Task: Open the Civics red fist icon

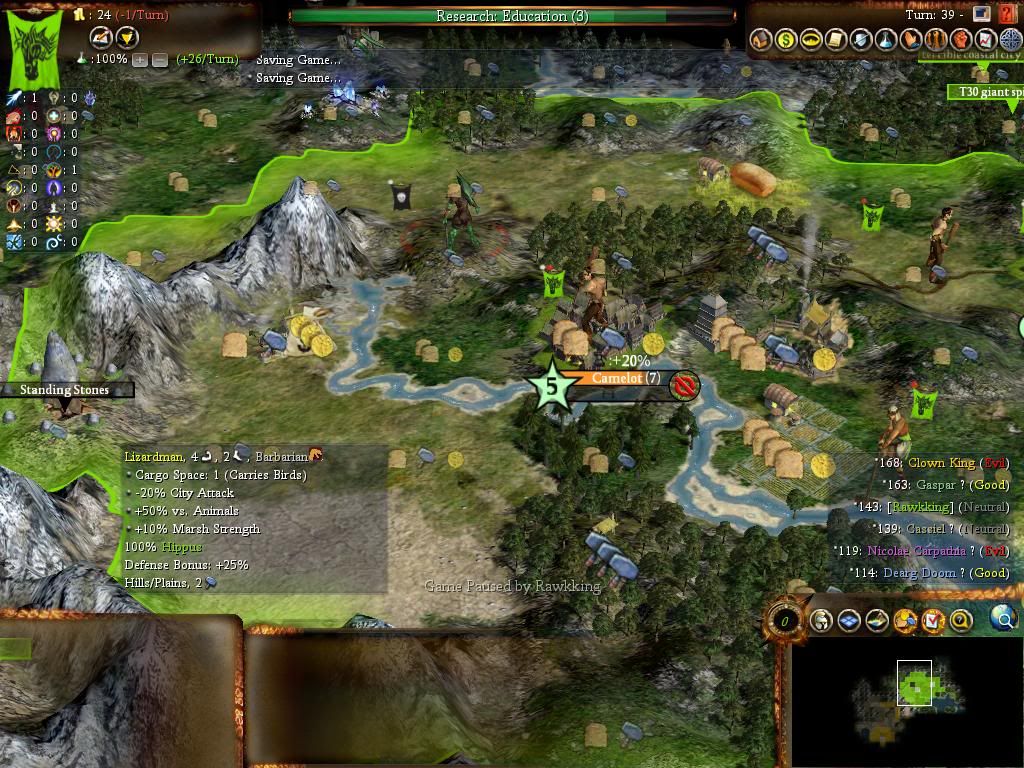Action: point(961,40)
